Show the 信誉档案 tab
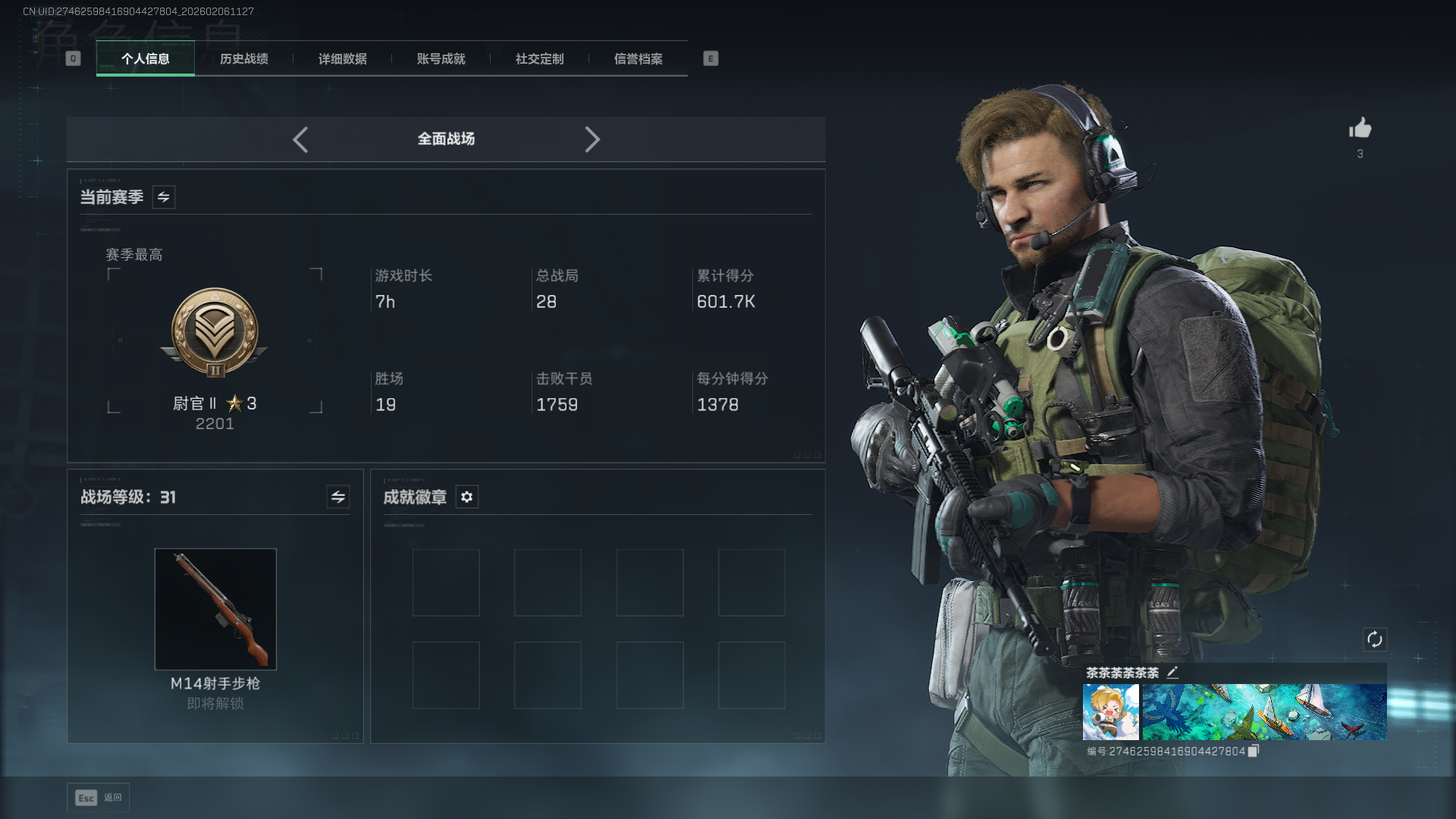Screen dimensions: 1456x819 click(638, 59)
